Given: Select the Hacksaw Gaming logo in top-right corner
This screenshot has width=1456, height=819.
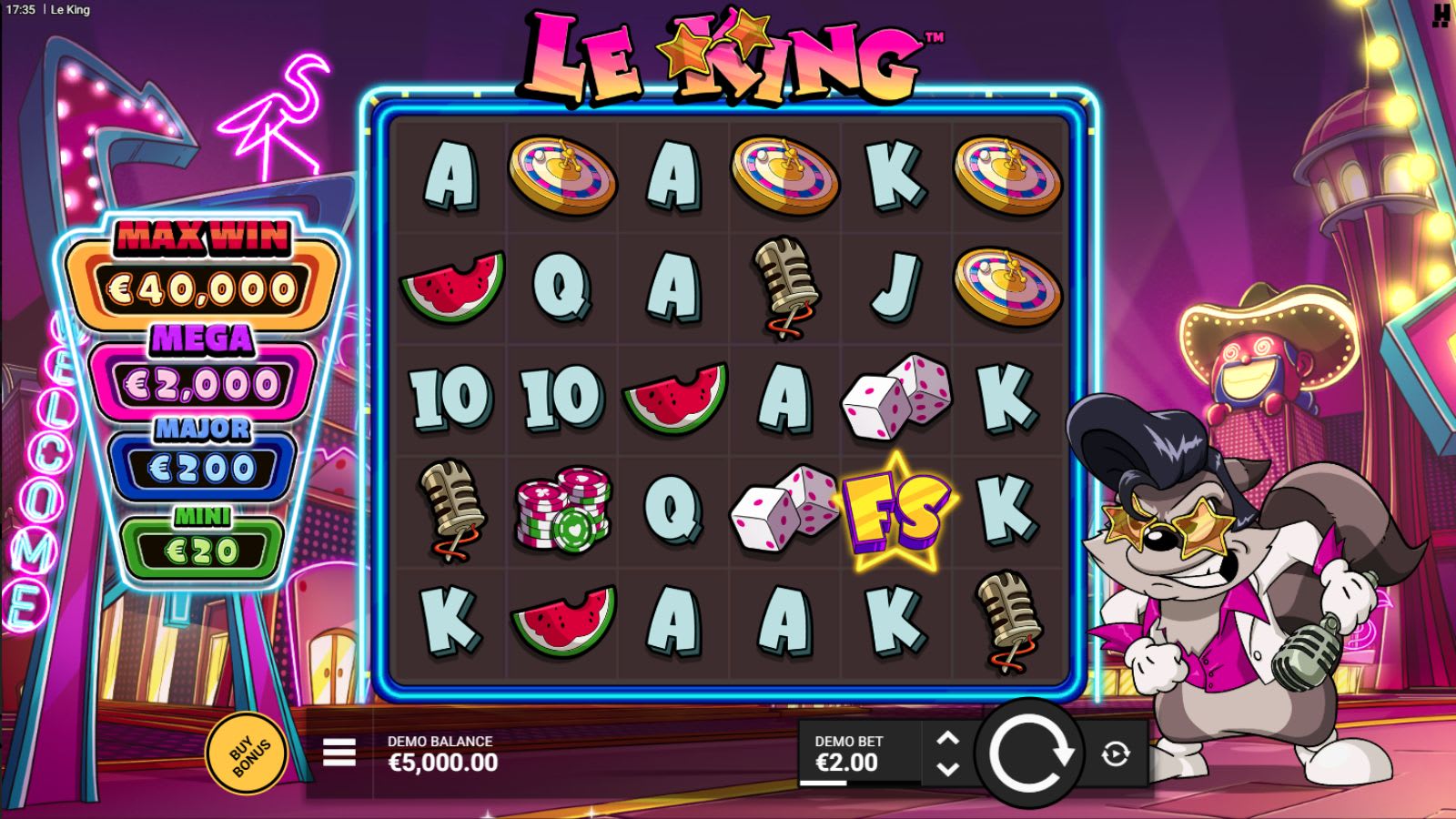Looking at the screenshot, I should pos(1441,15).
